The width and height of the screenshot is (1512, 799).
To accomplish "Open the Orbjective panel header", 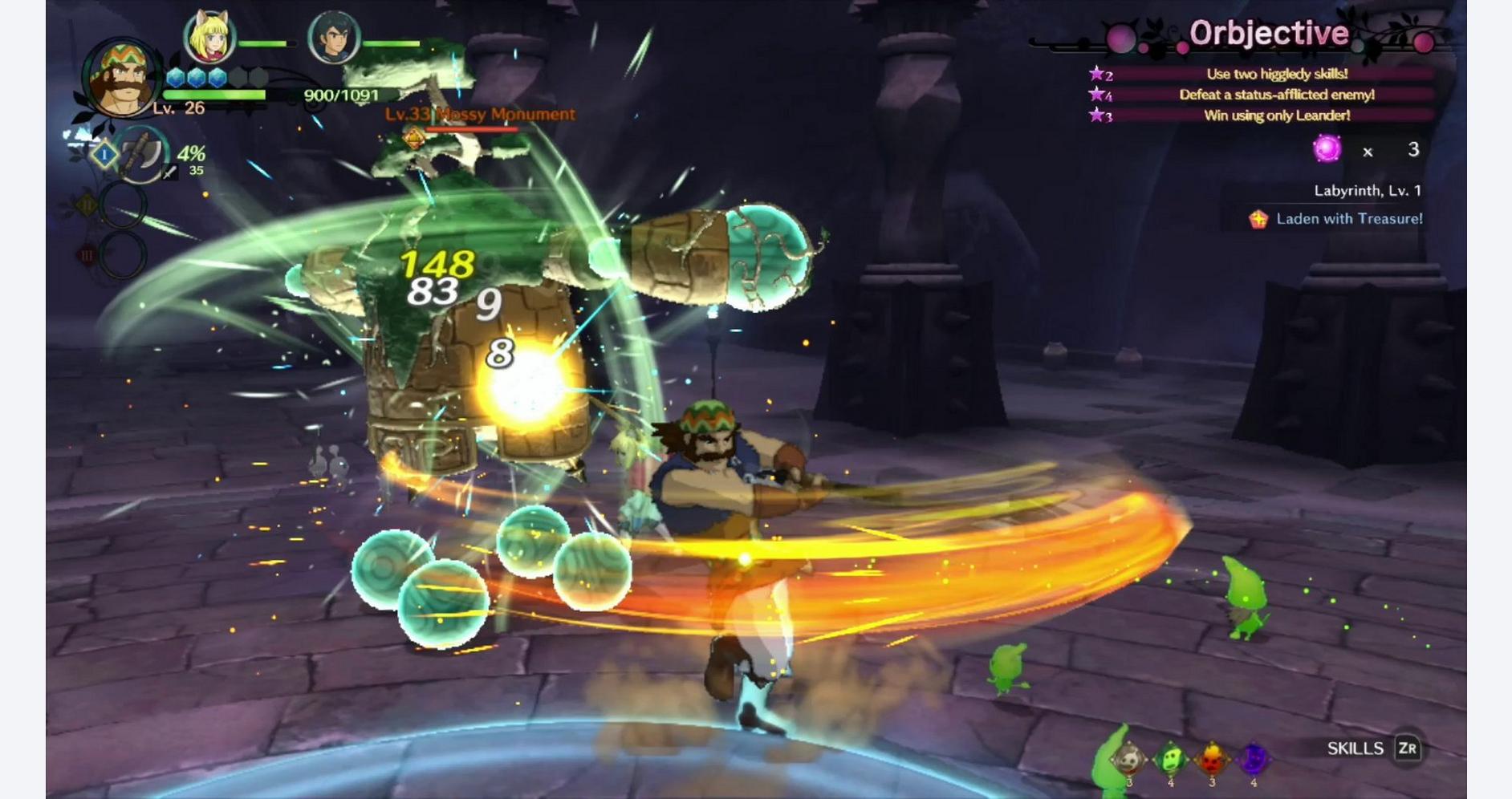I will pyautogui.click(x=1268, y=34).
